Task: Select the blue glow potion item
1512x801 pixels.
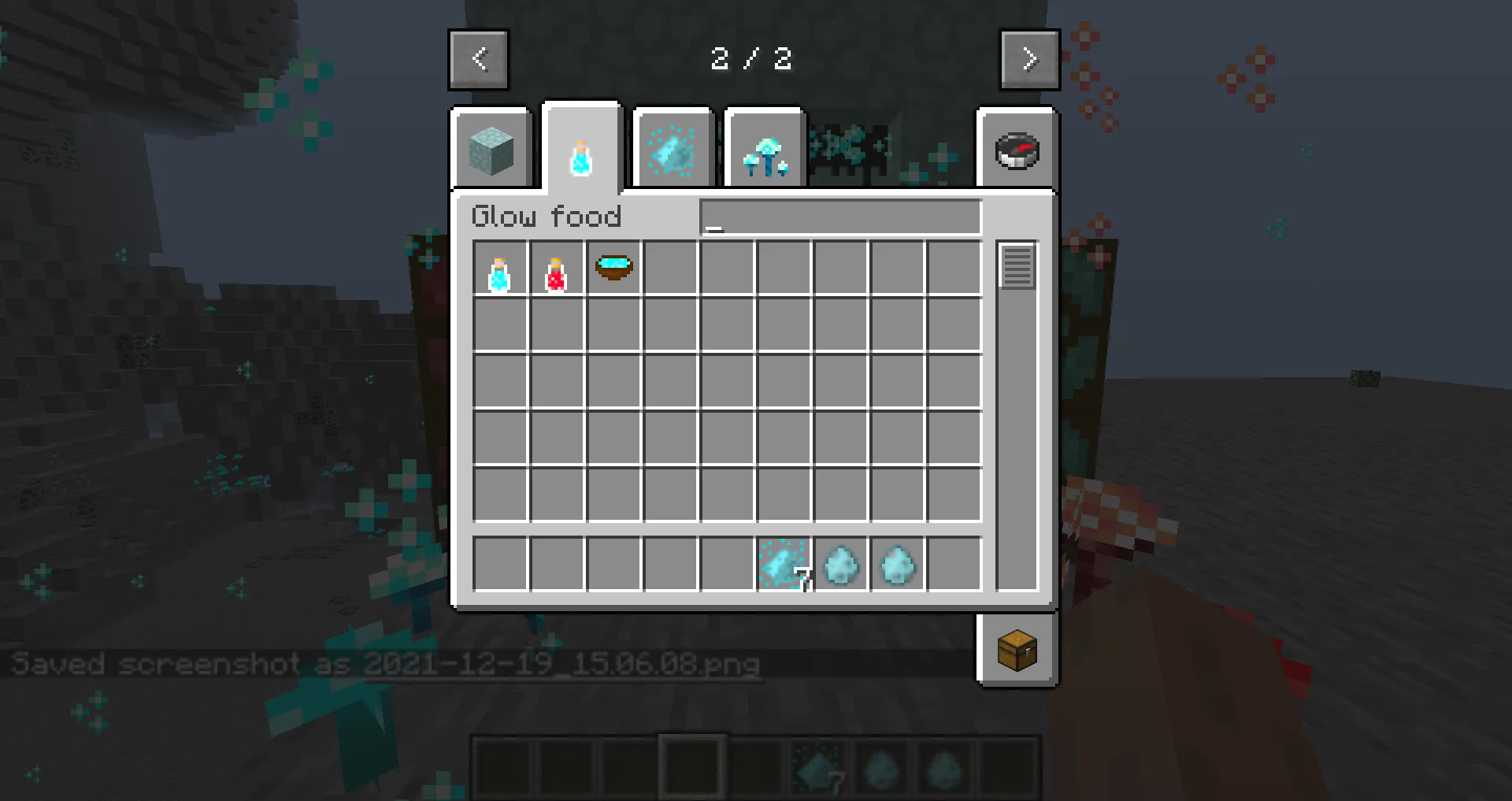Action: tap(501, 269)
